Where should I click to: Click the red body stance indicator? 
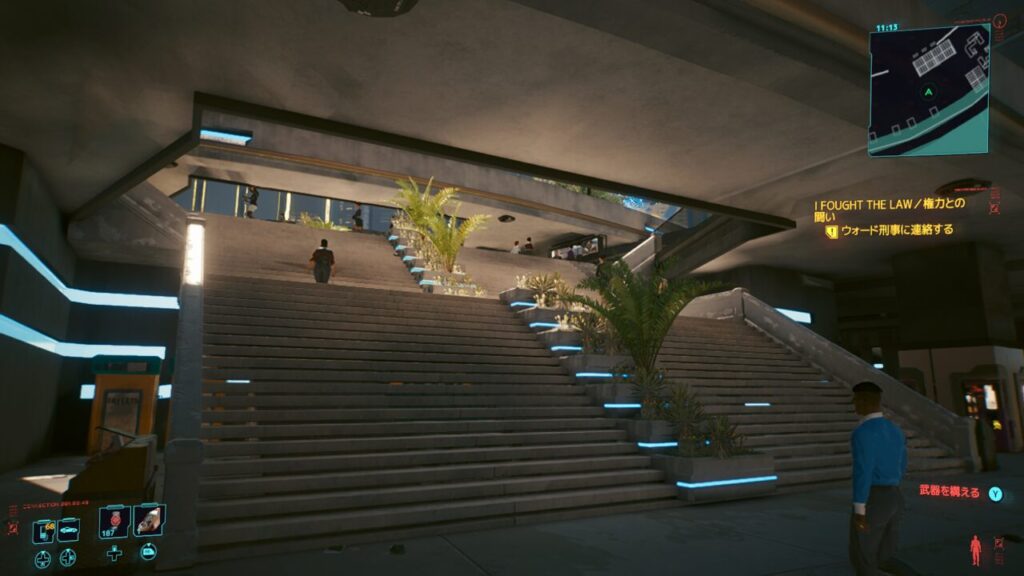click(975, 549)
